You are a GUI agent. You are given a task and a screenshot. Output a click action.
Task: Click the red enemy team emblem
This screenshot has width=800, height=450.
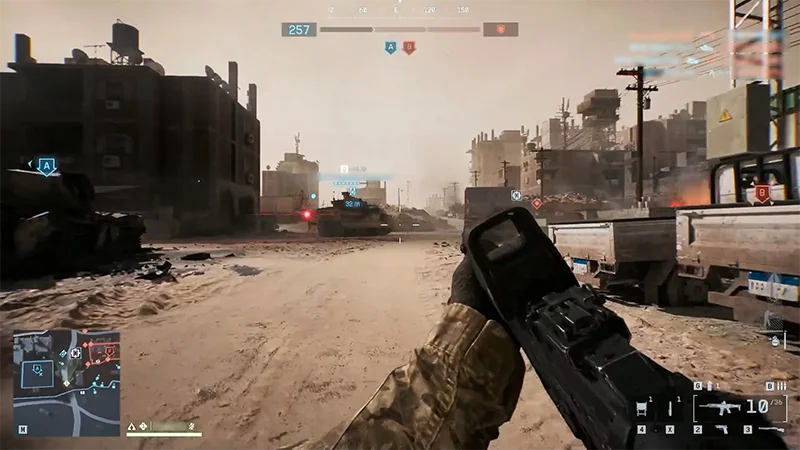click(x=500, y=30)
